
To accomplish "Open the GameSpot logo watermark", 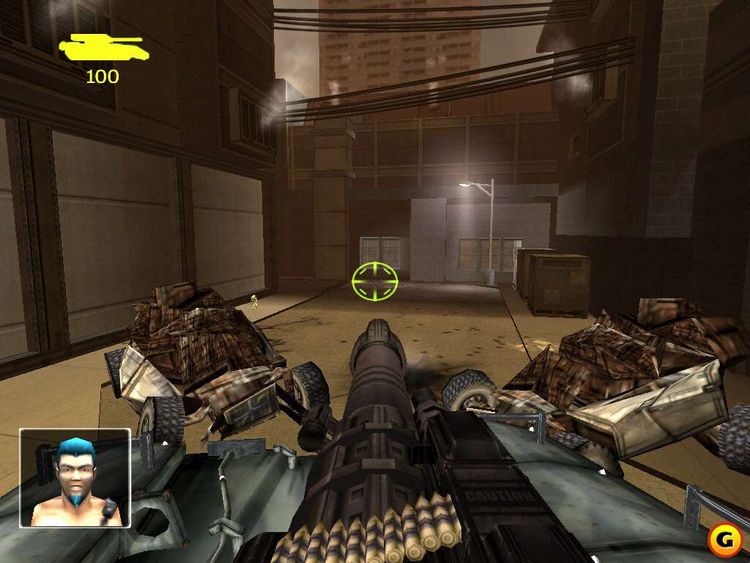I will 722,540.
